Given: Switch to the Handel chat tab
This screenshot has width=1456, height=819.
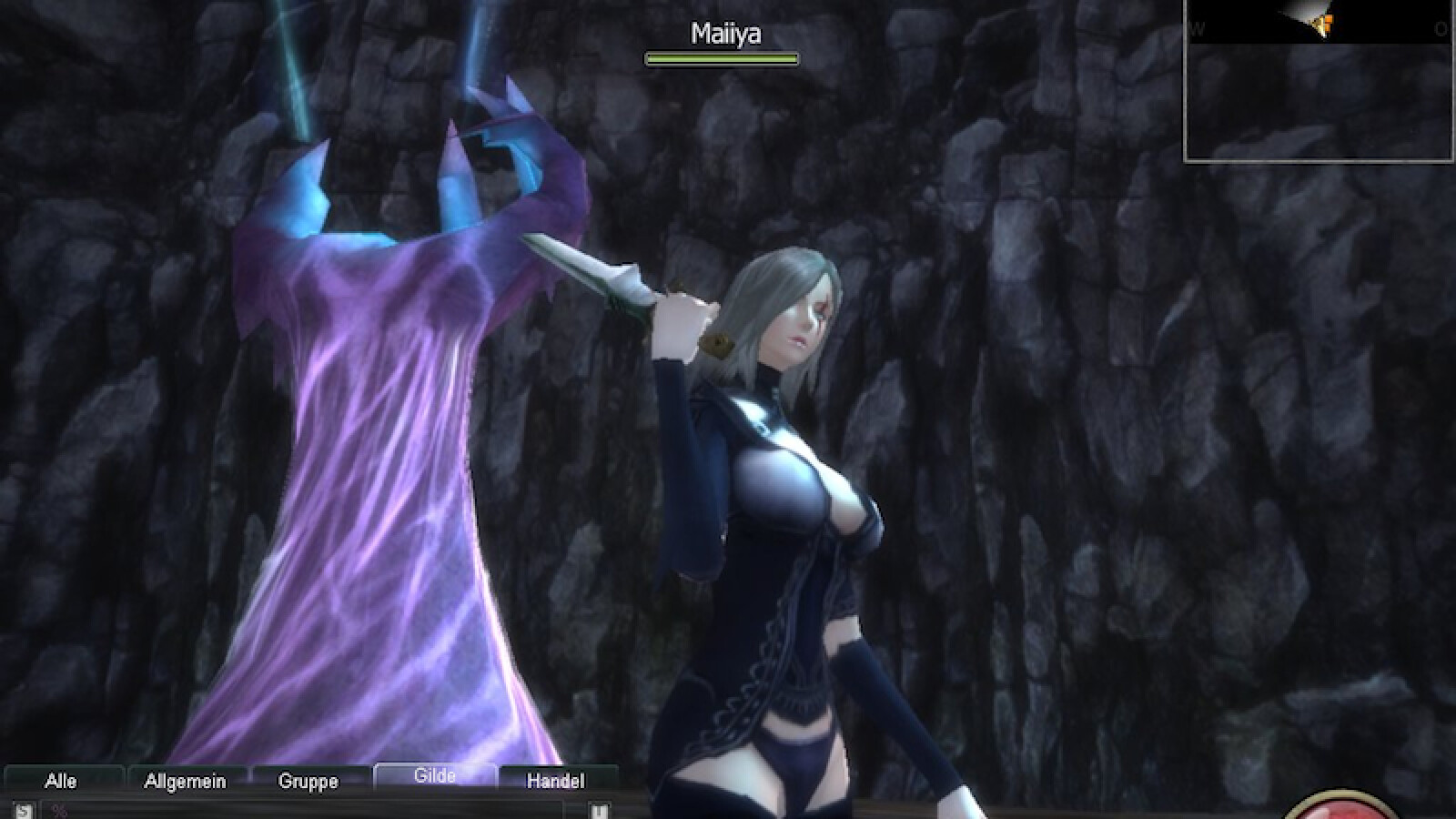Looking at the screenshot, I should pos(556,781).
